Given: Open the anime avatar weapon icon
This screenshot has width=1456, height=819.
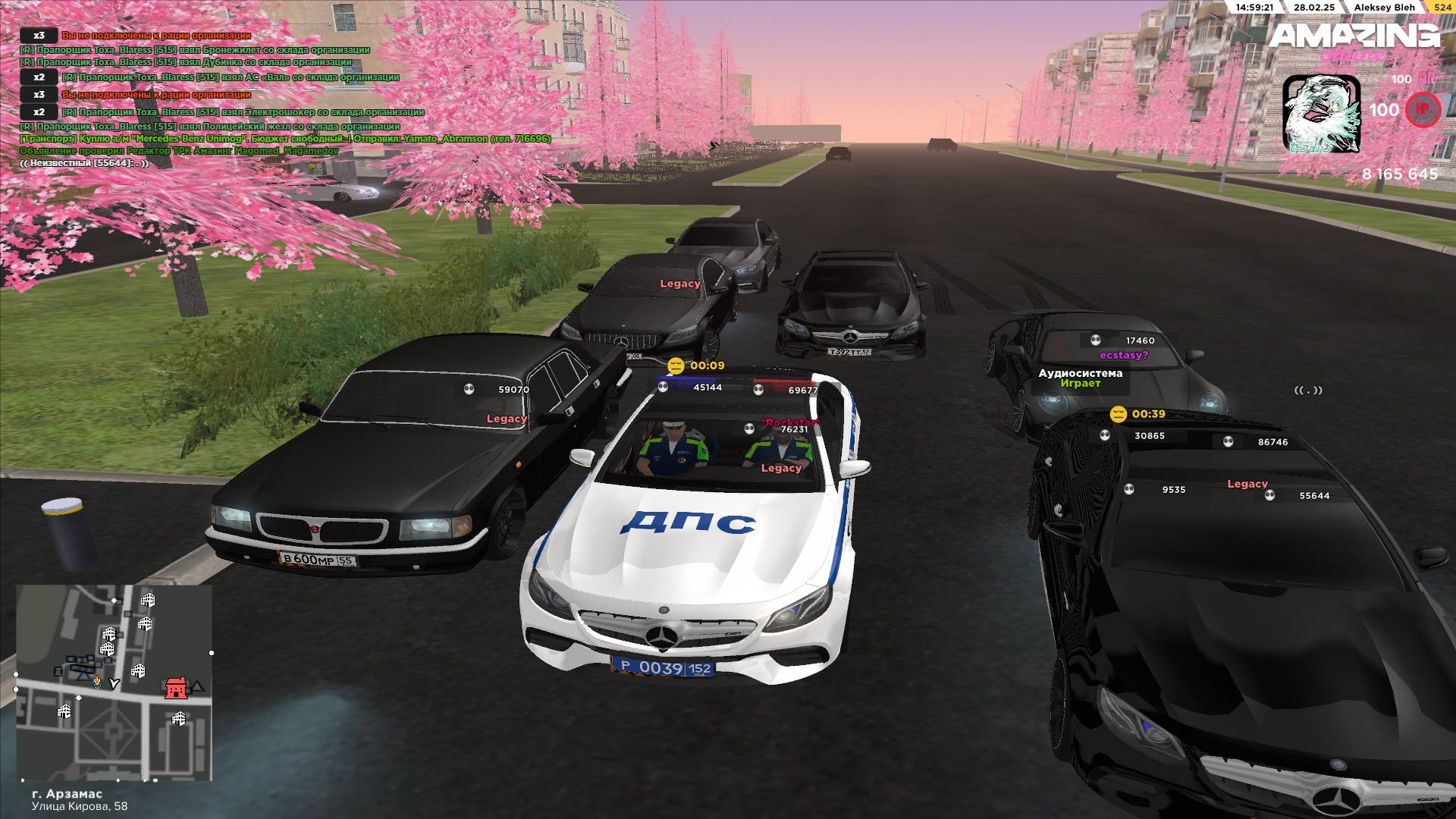Looking at the screenshot, I should point(1321,114).
